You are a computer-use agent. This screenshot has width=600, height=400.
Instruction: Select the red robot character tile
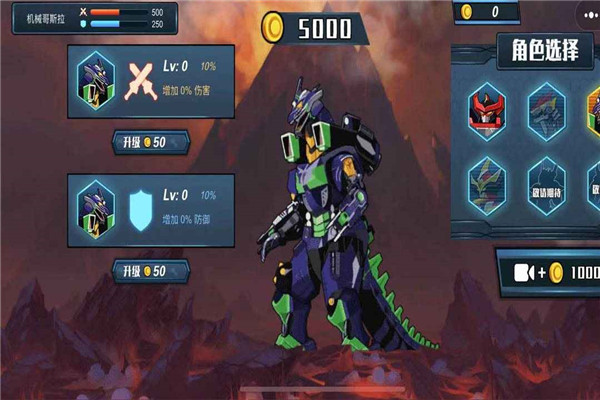coord(487,112)
